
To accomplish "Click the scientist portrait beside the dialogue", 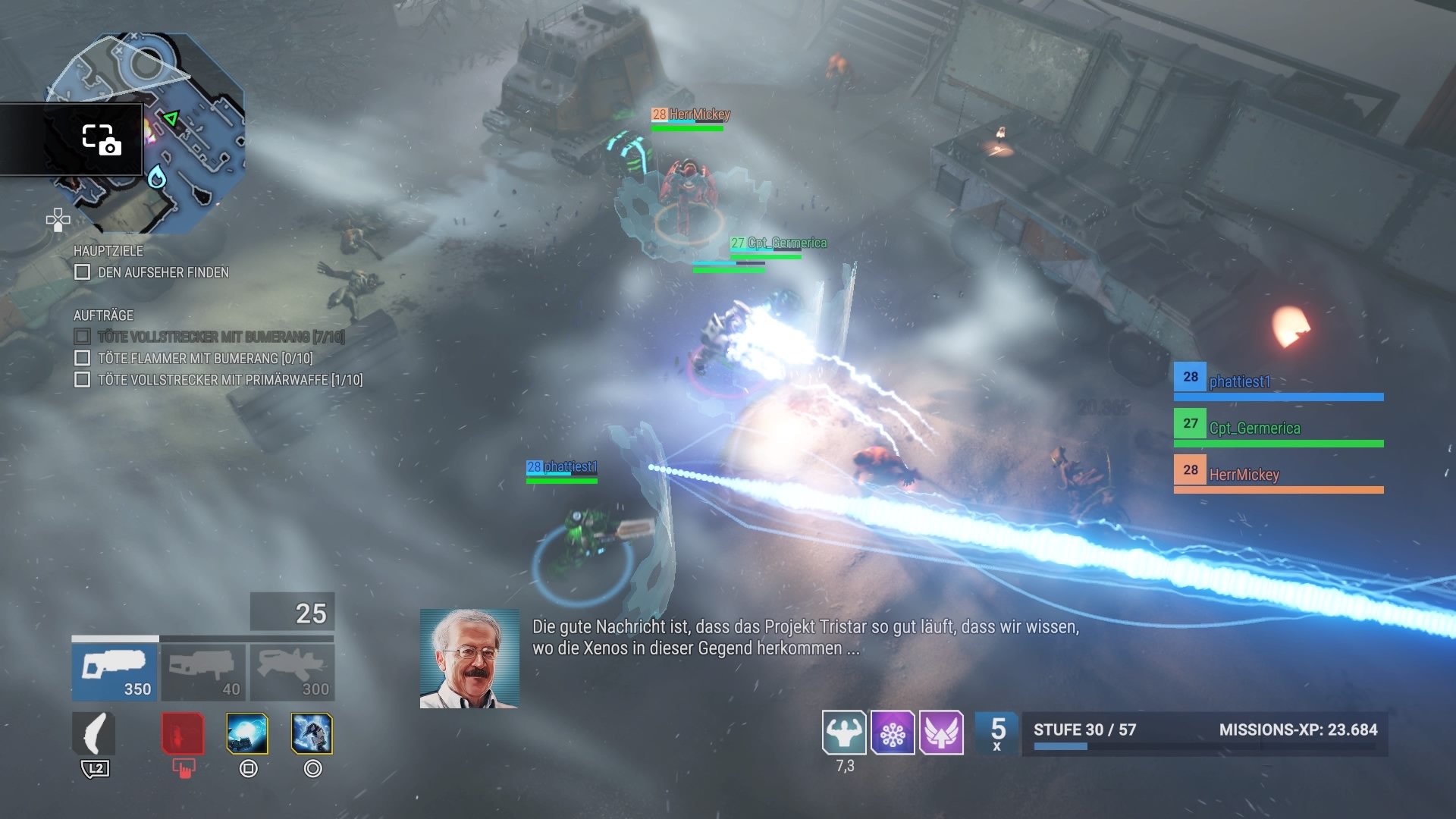I will [x=469, y=658].
